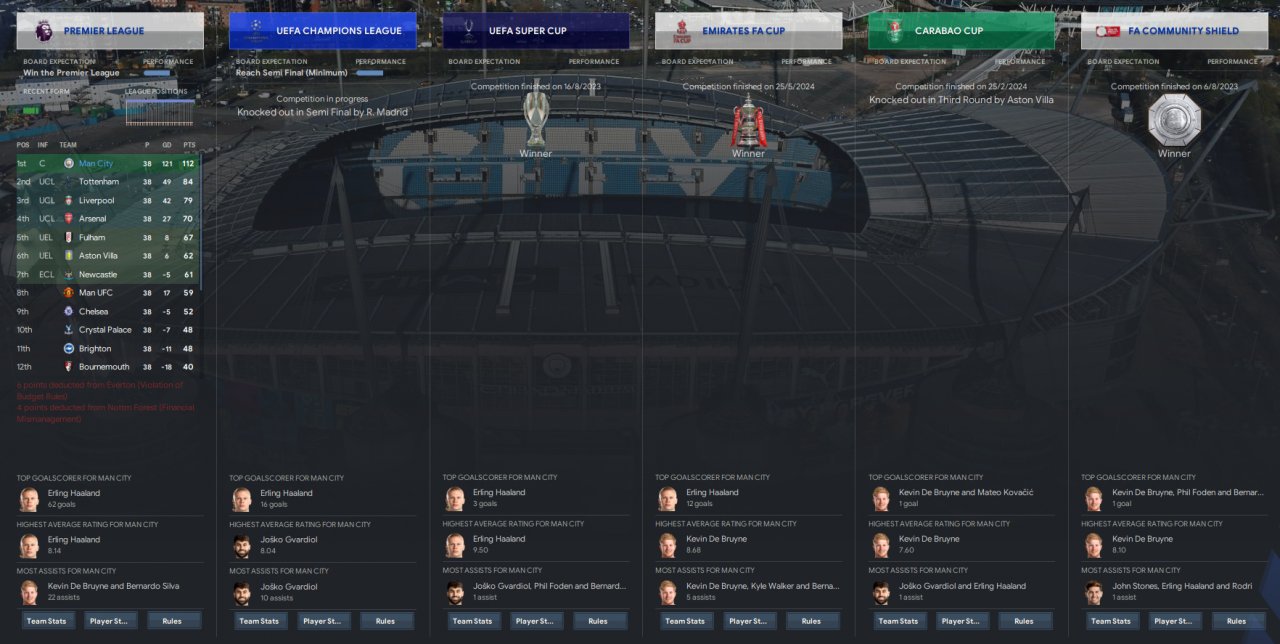Open Team Stats for the Carabao Cup

[898, 621]
